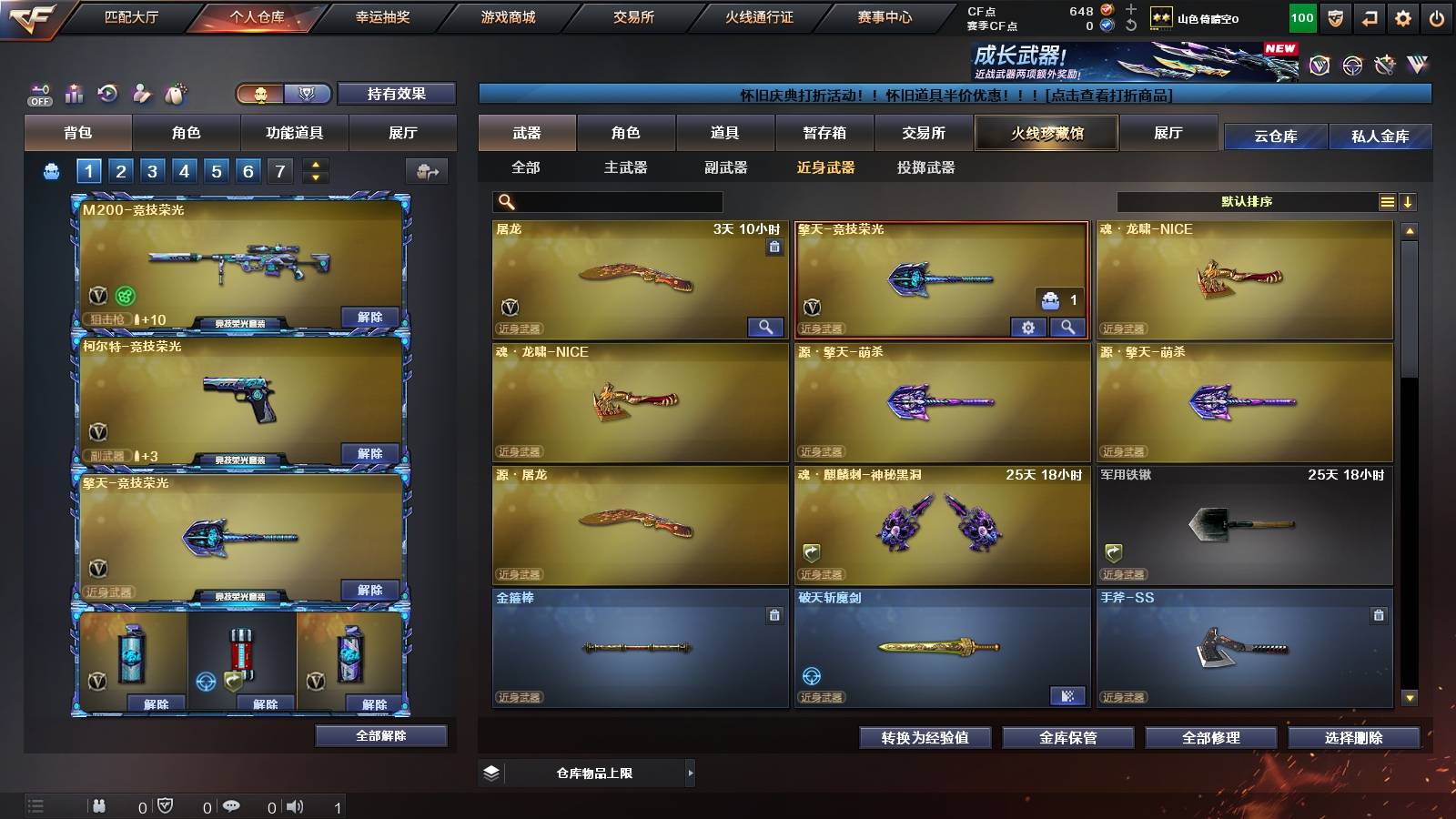
Task: Click the weapon search input field
Action: coord(605,200)
